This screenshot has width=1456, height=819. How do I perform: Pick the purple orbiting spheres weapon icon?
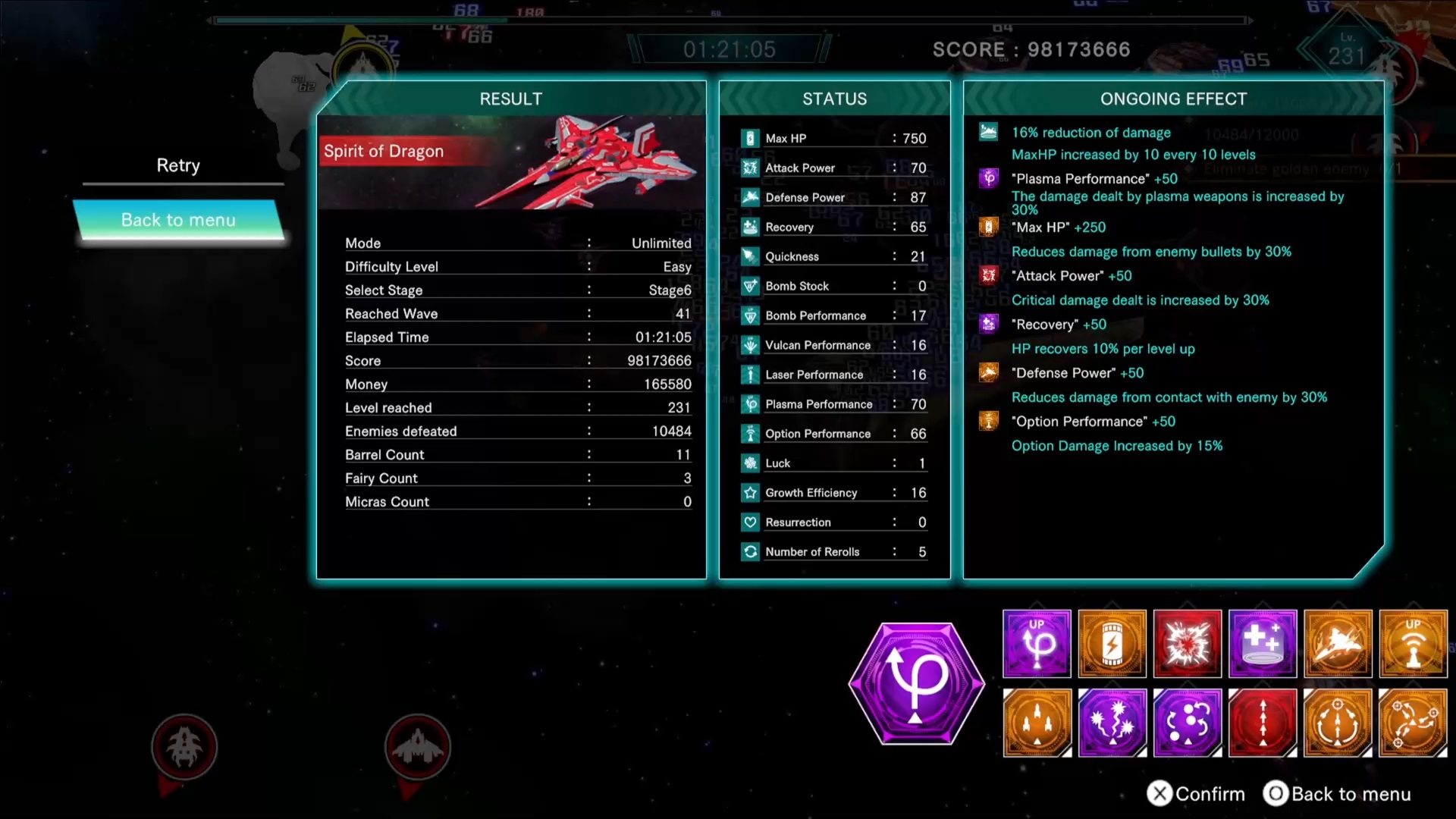coord(1187,723)
